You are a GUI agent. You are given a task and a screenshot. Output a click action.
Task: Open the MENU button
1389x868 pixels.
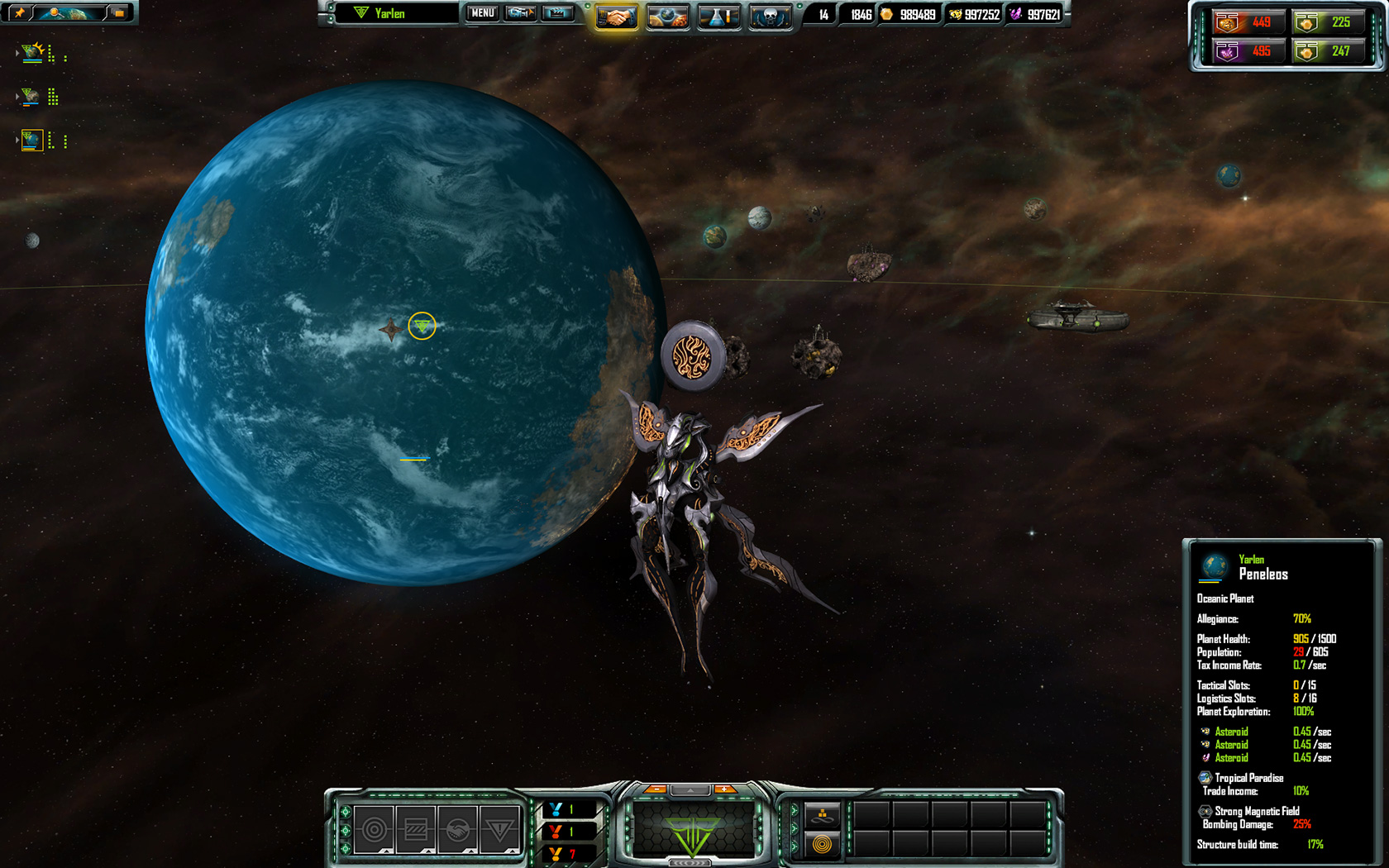coord(481,13)
